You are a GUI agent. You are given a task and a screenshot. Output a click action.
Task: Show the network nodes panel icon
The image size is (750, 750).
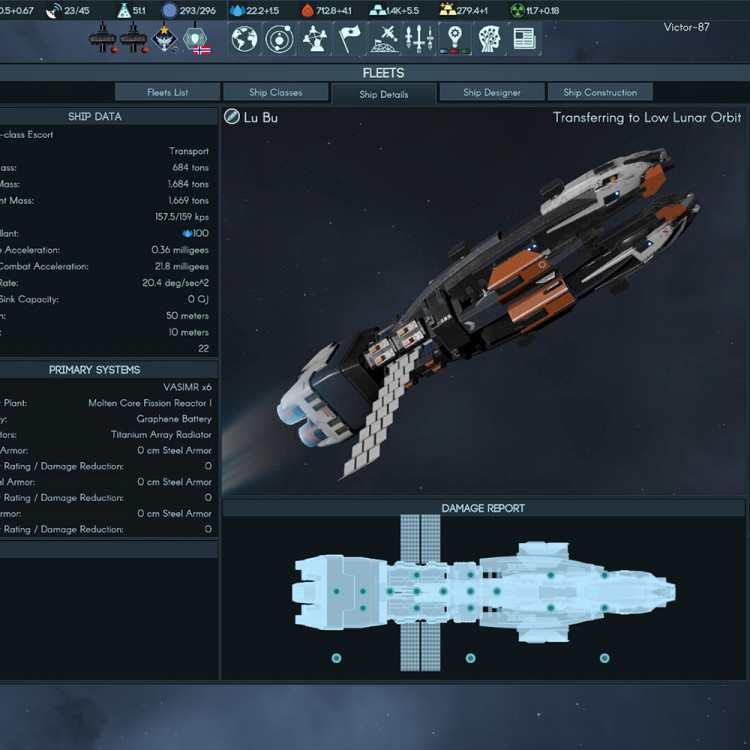315,39
